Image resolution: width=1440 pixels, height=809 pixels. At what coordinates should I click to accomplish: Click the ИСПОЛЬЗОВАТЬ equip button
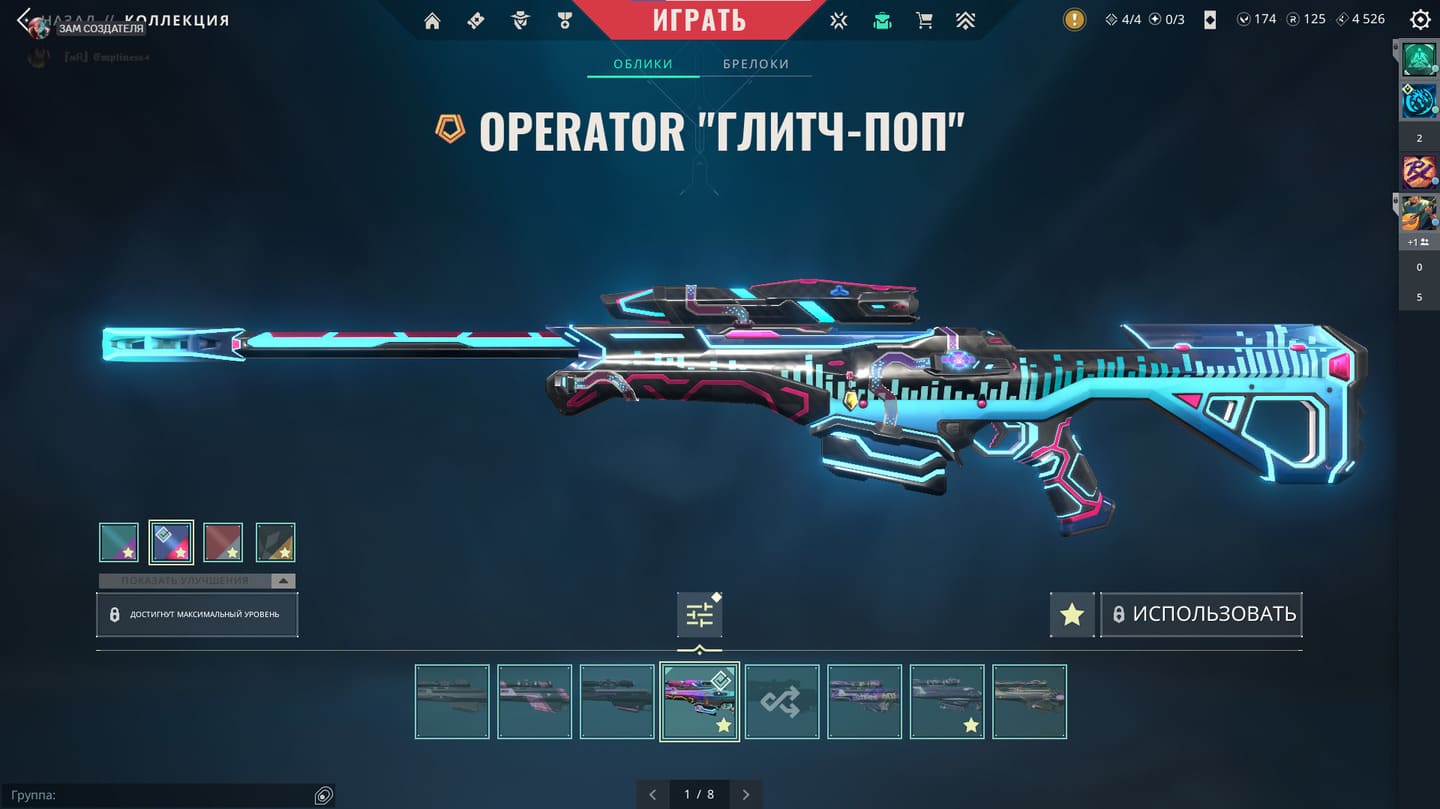pyautogui.click(x=1202, y=614)
